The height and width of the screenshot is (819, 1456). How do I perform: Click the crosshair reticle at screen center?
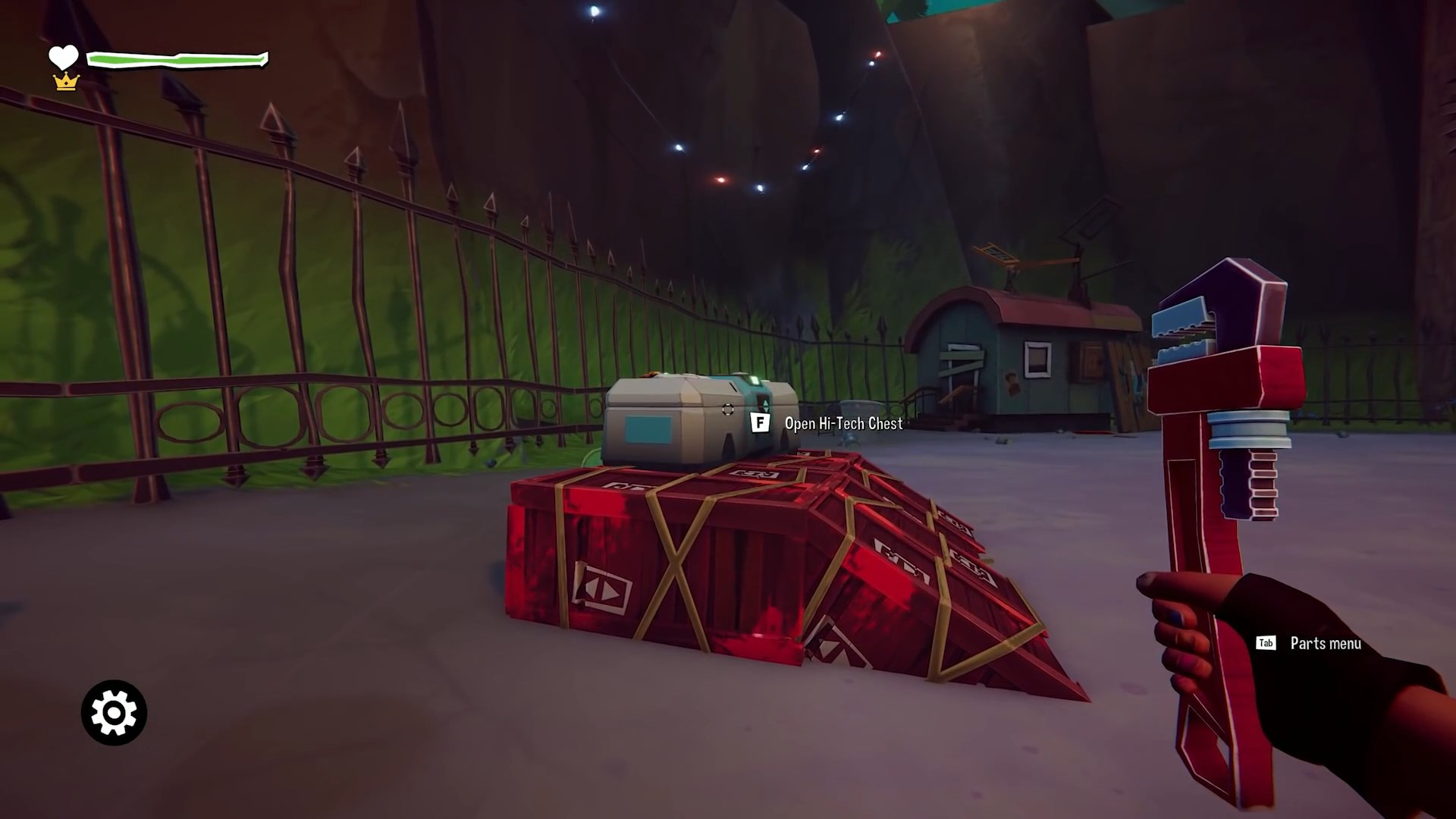tap(728, 409)
